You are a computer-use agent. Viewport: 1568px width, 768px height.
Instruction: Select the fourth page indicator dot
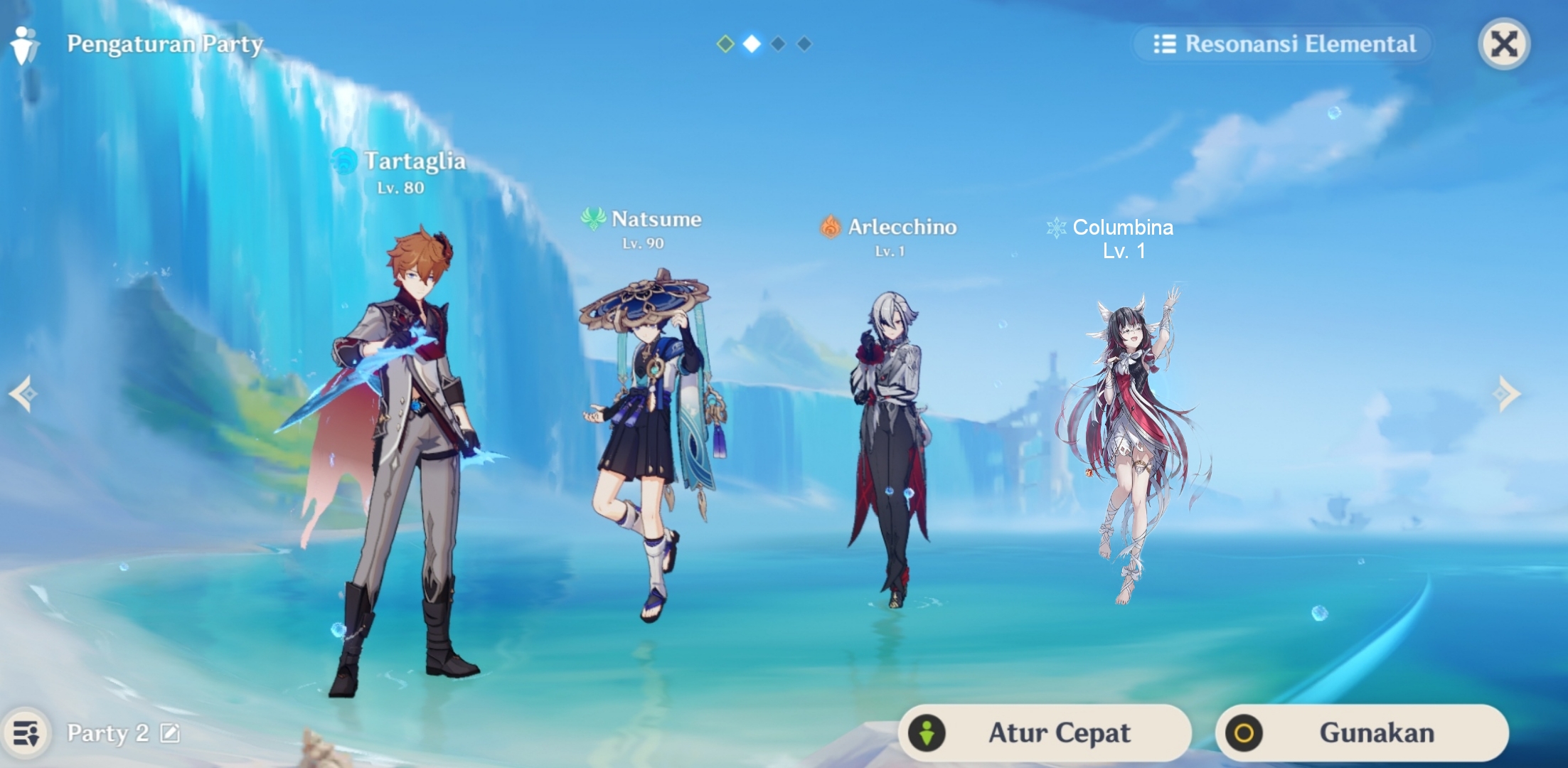tap(804, 43)
